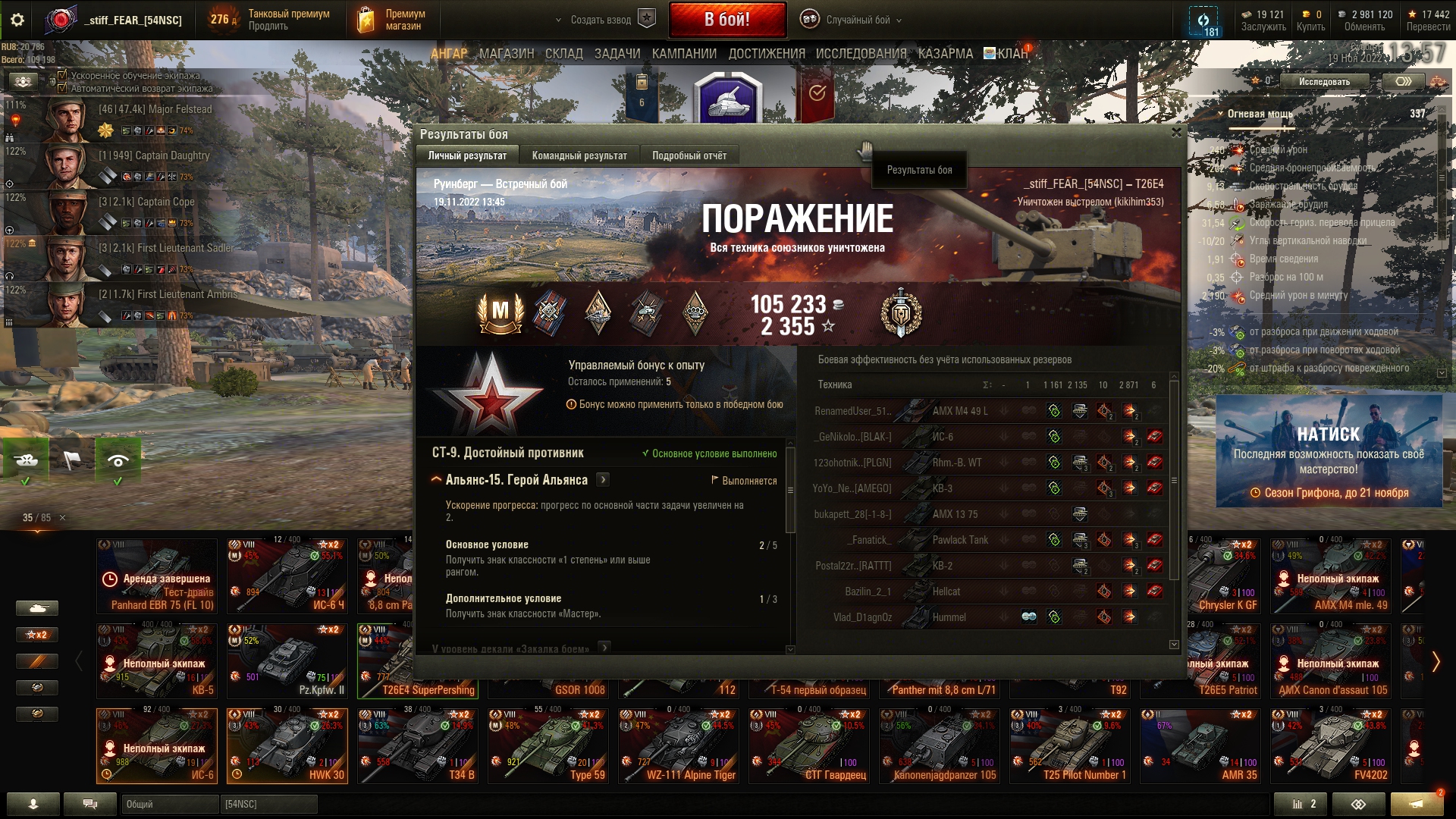
Task: Open the Подробный отчёт tab
Action: (689, 155)
